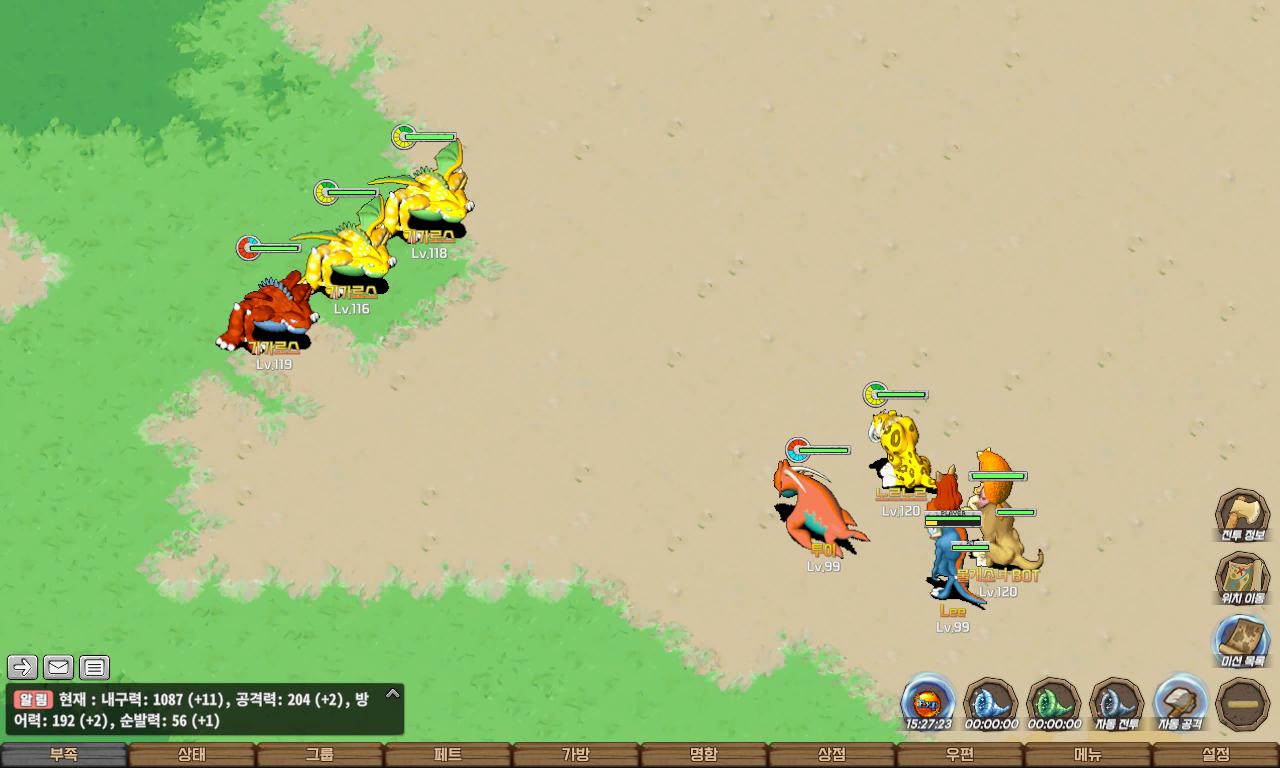Click the green horn buff icon
The image size is (1280, 768).
[1053, 702]
